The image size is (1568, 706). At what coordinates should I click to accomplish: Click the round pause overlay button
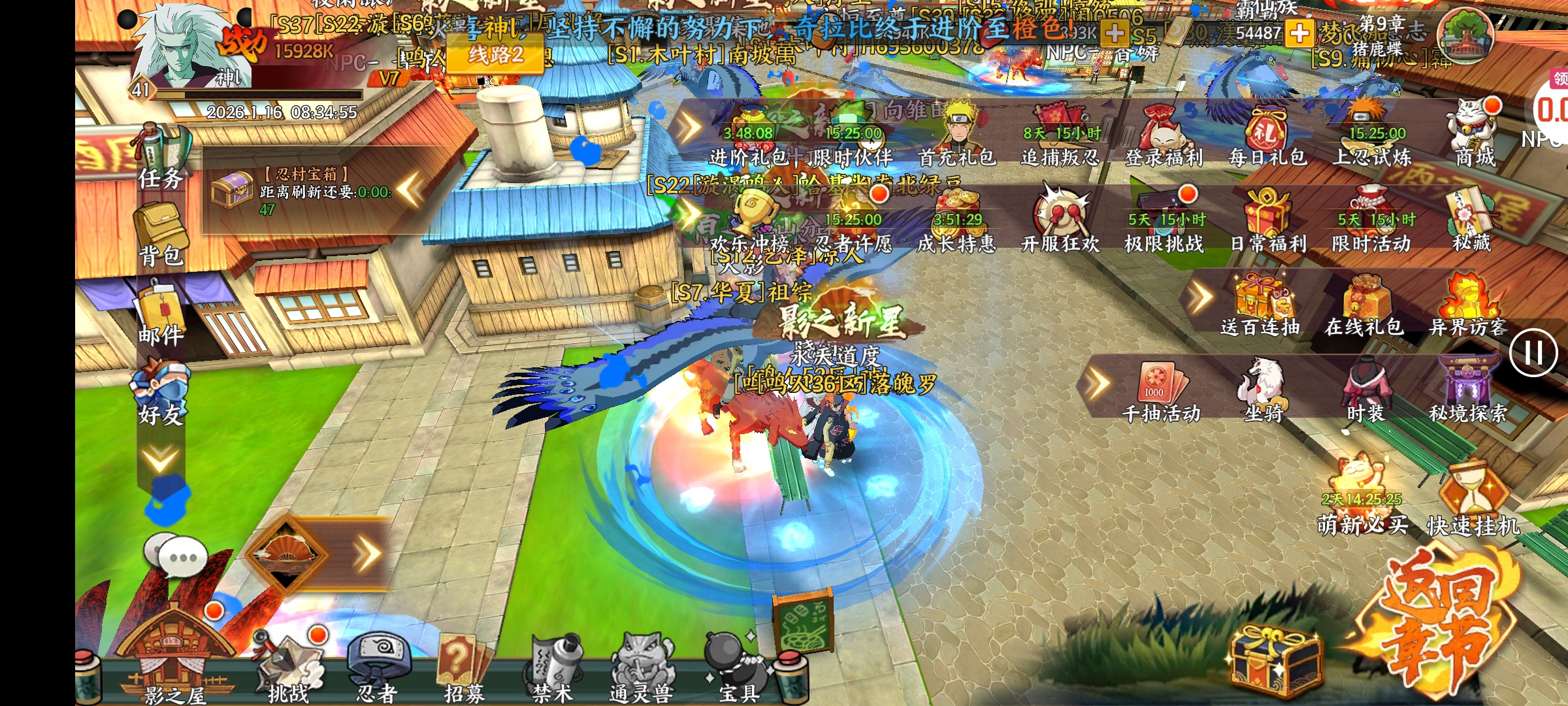tap(1533, 353)
